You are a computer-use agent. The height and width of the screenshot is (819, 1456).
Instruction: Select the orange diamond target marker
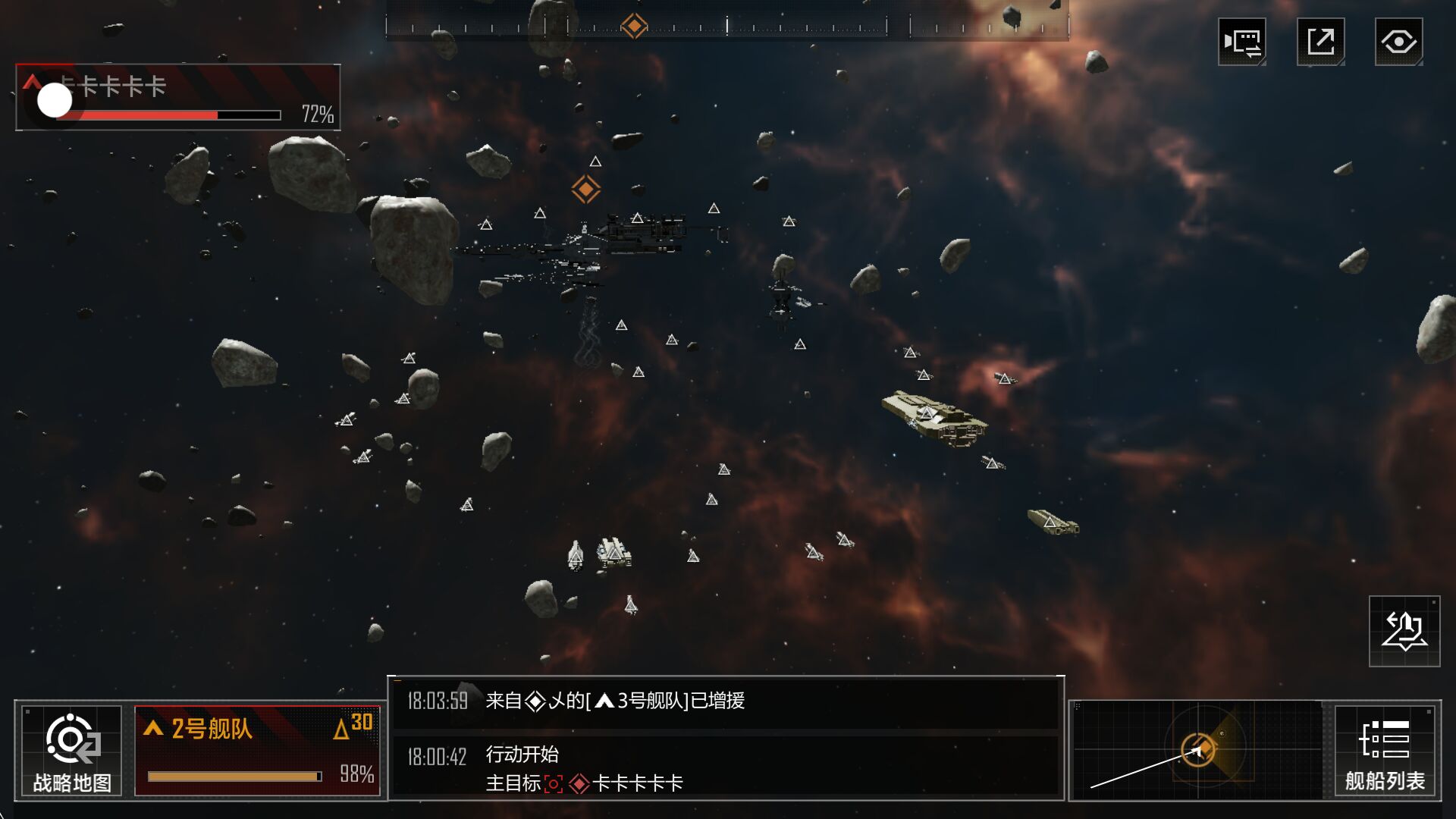[x=585, y=189]
